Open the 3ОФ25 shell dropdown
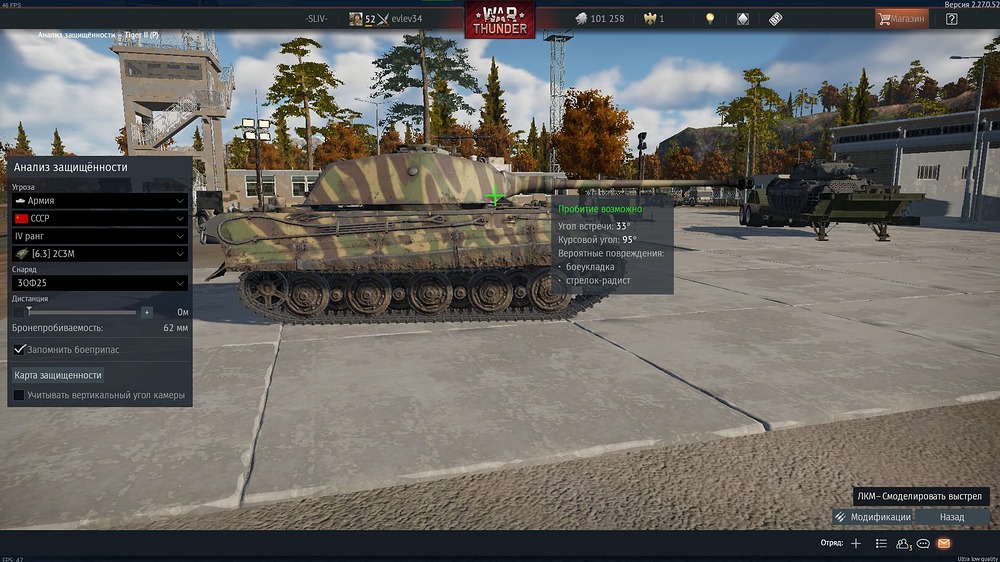Screen dimensions: 1000x562 pos(99,283)
